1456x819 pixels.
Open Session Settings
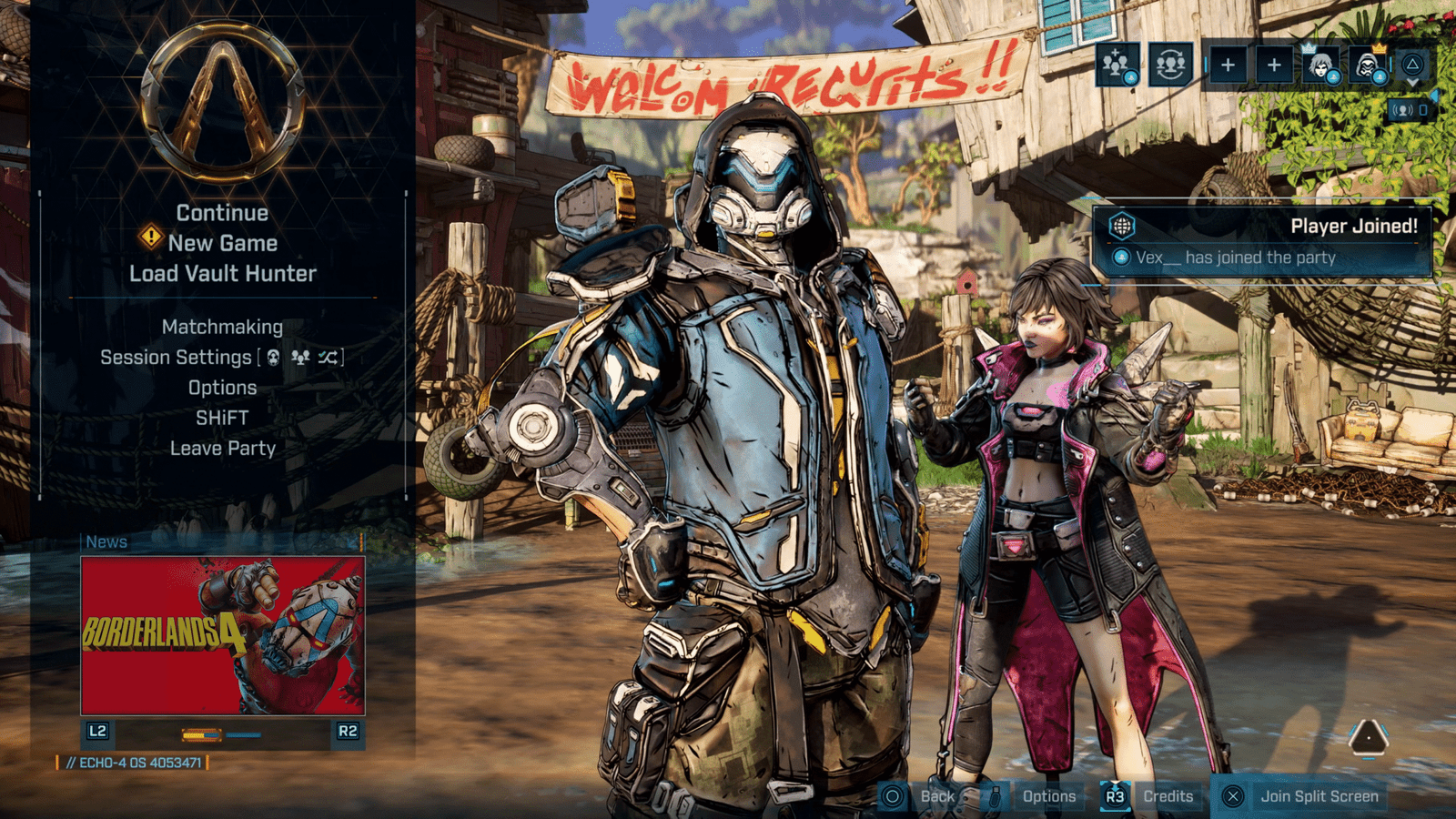pos(176,358)
